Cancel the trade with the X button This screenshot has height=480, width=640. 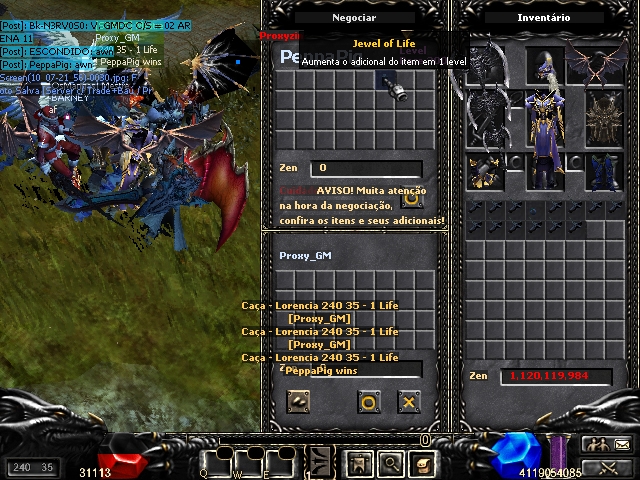[x=408, y=402]
